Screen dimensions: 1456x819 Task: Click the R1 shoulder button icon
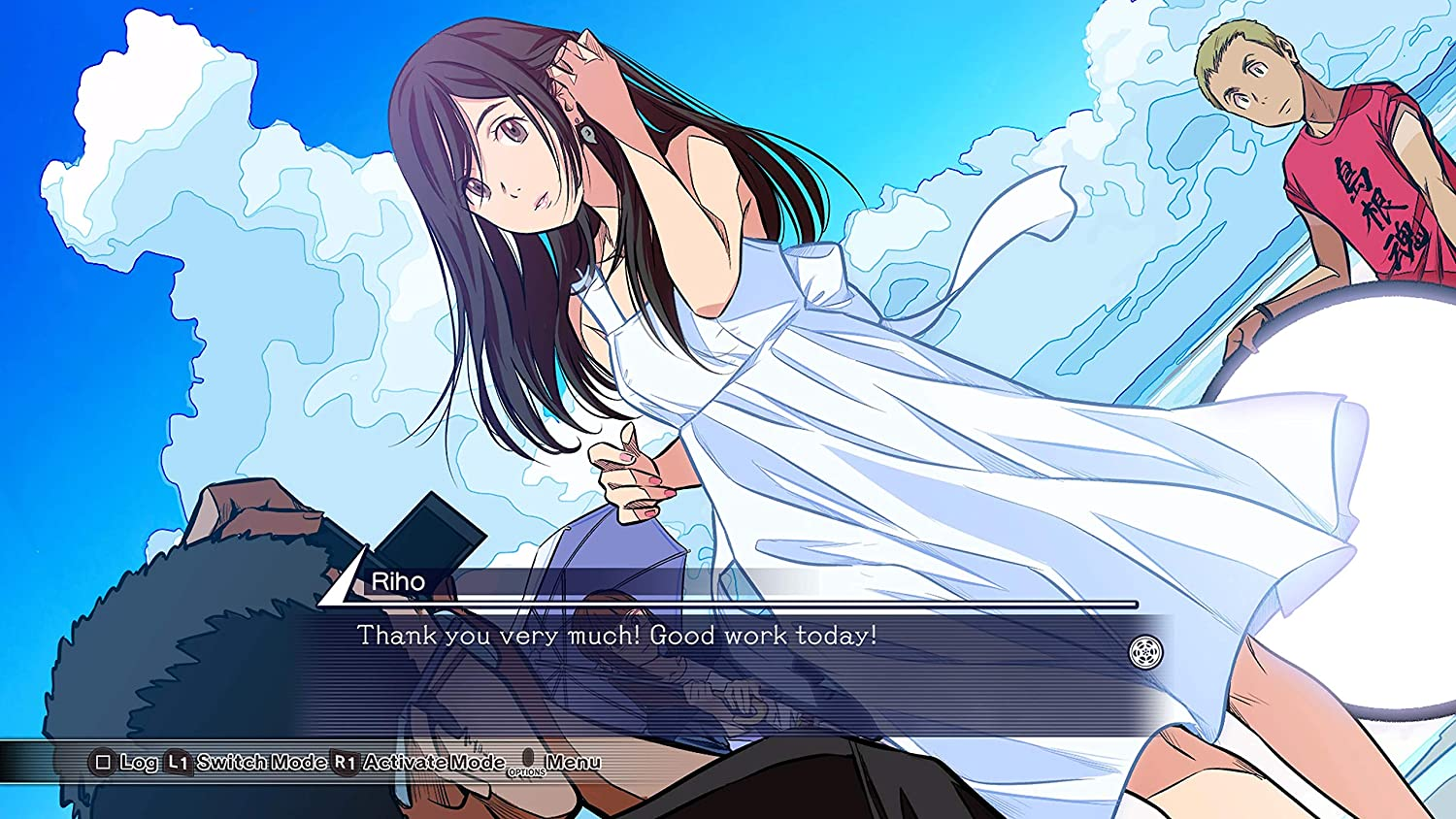pyautogui.click(x=347, y=763)
